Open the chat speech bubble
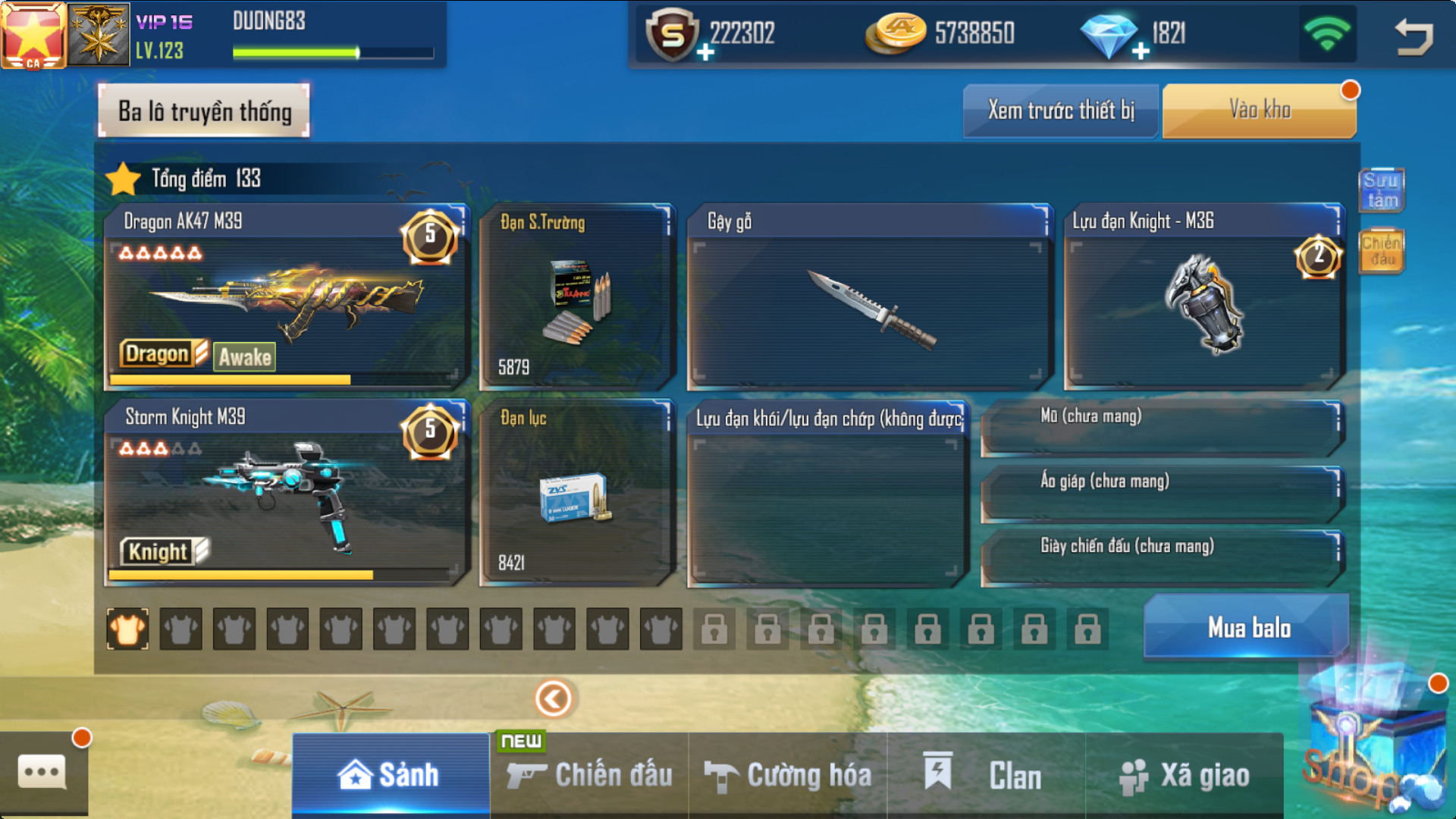Viewport: 1456px width, 819px height. pos(42,773)
